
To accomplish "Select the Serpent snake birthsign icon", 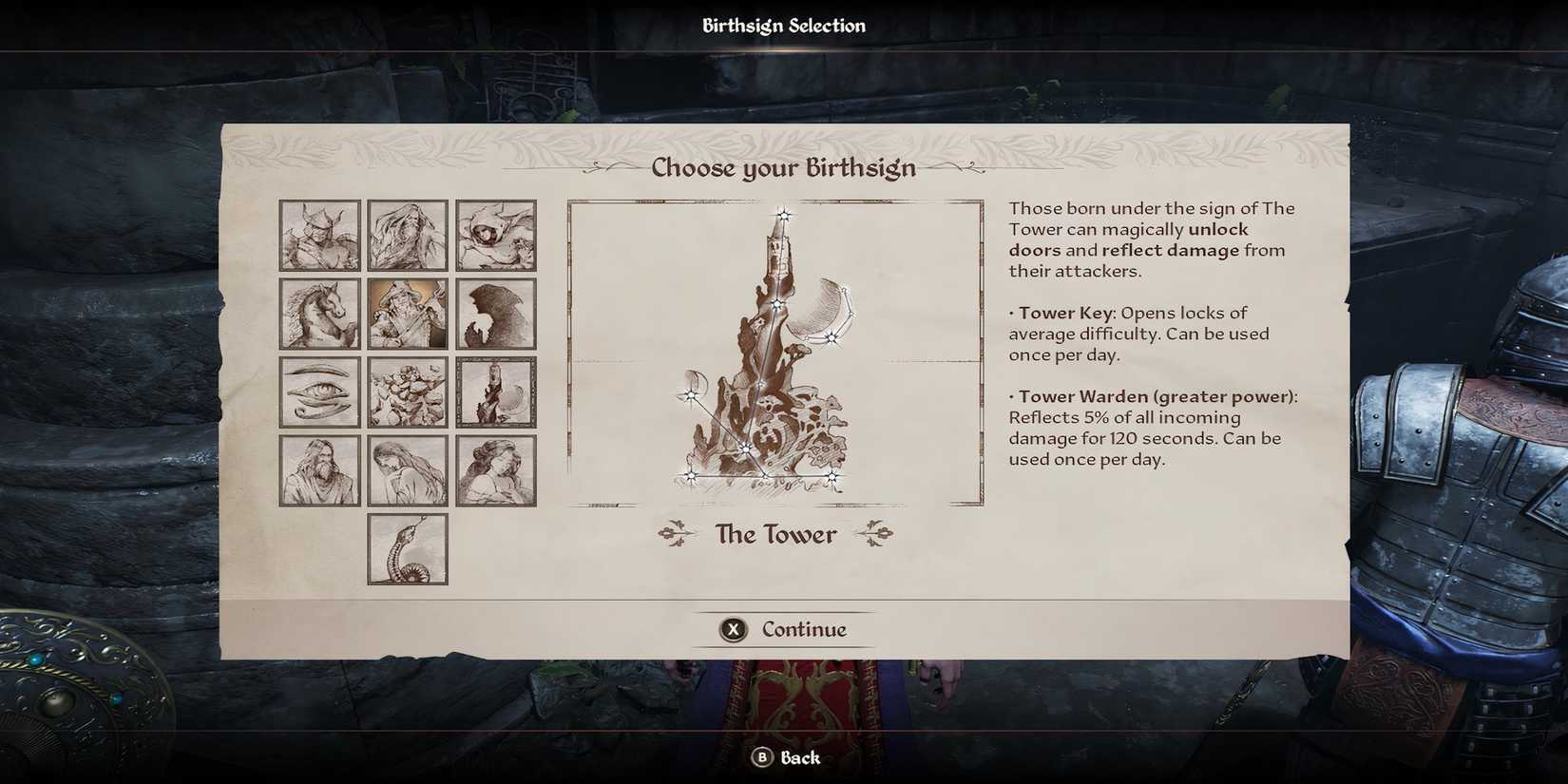I will tap(407, 549).
